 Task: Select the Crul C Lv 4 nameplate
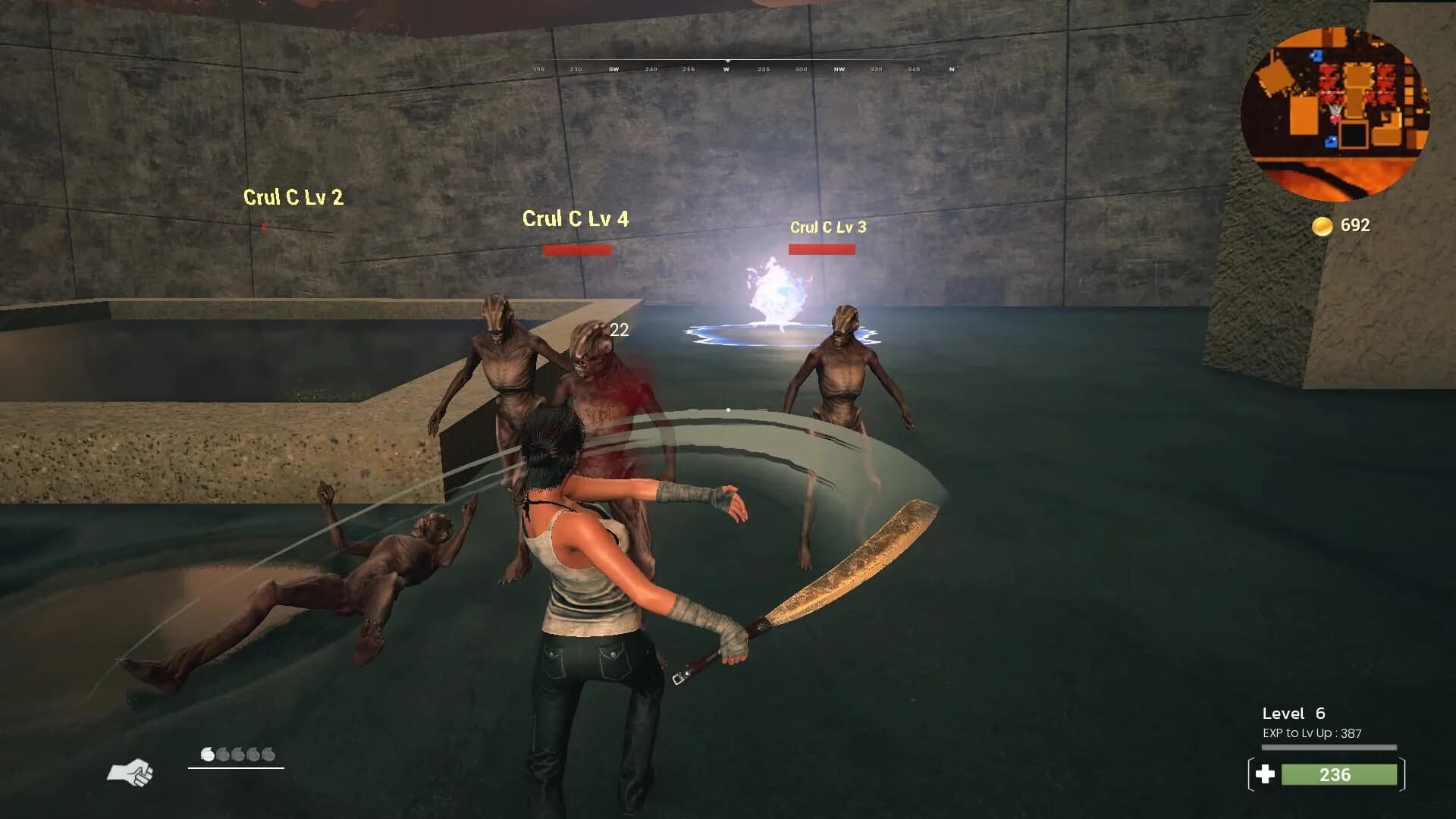pos(575,219)
